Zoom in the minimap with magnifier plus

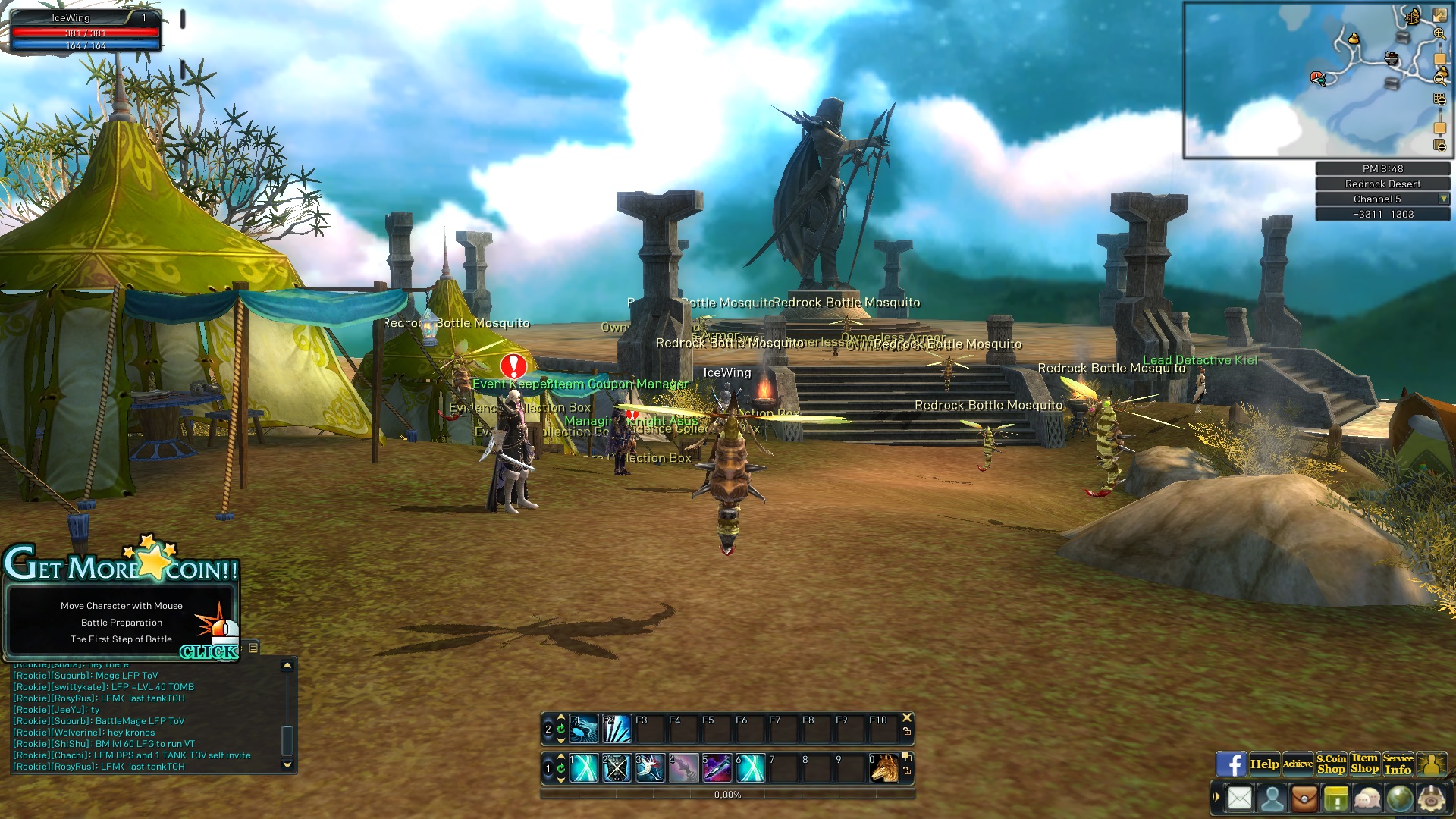click(1439, 33)
